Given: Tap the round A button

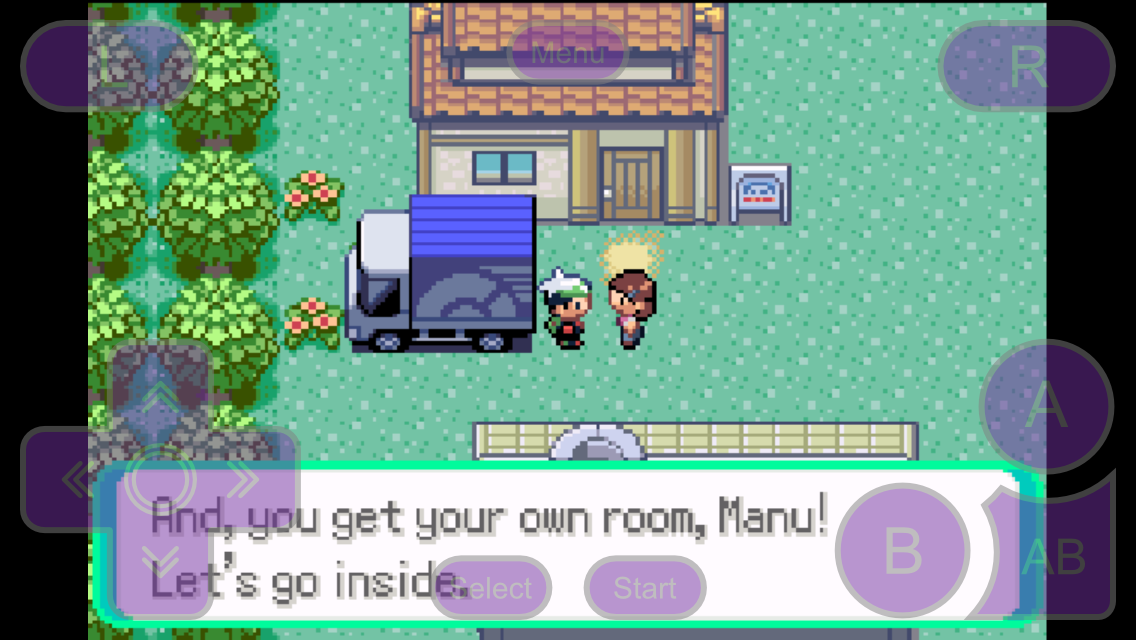Looking at the screenshot, I should [x=1046, y=406].
